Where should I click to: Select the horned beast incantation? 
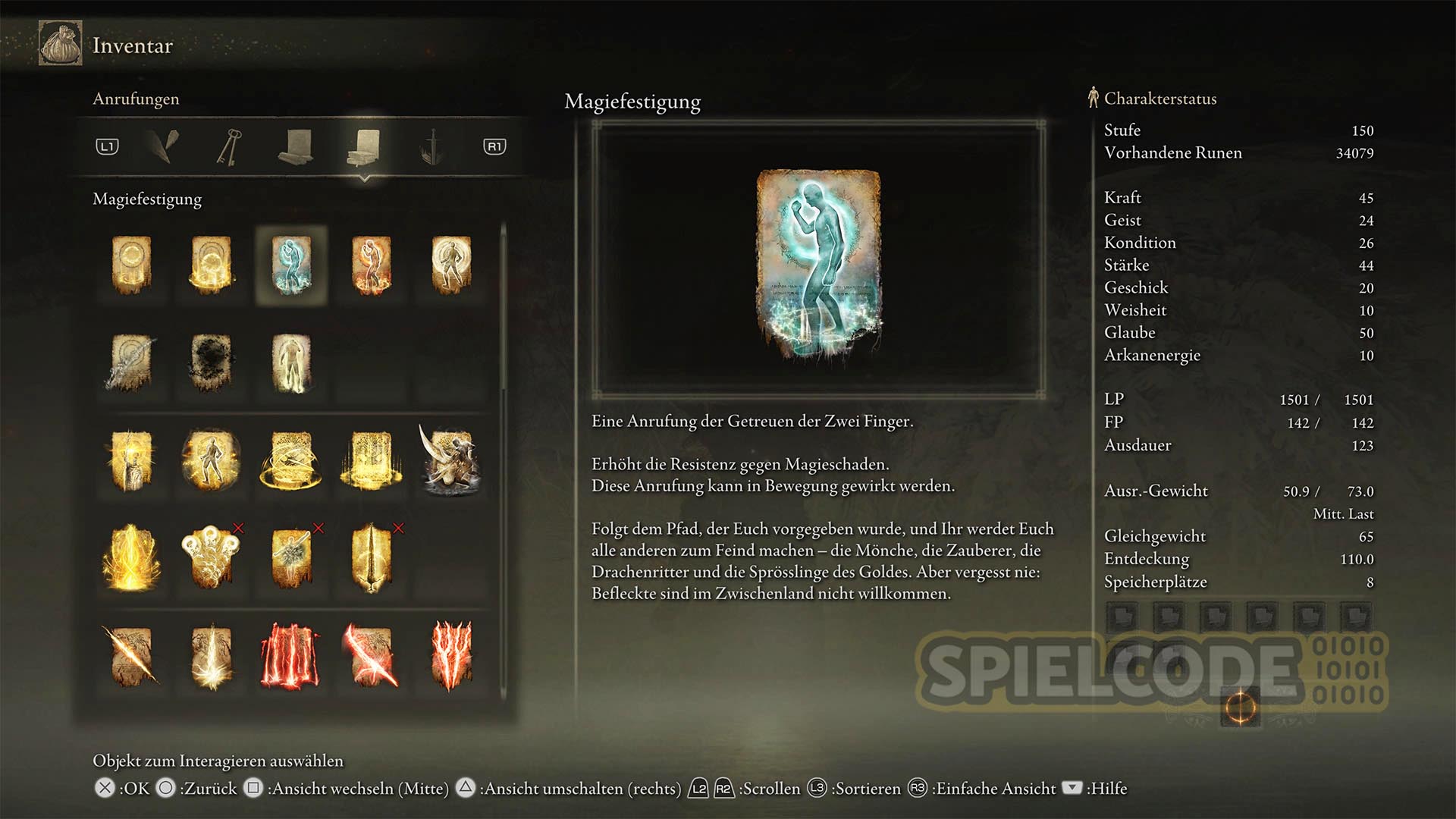tap(450, 460)
